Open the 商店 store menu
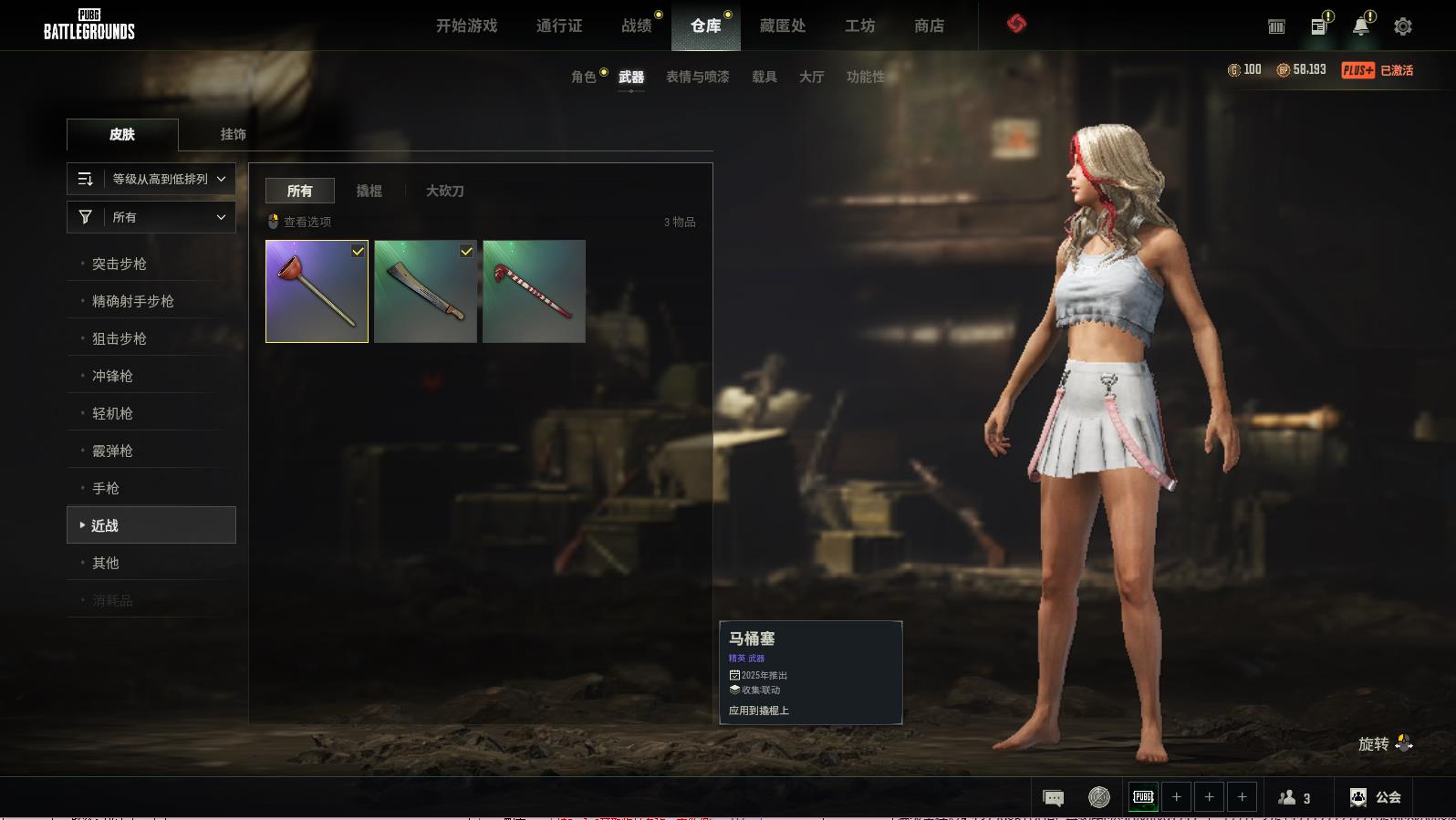Image resolution: width=1456 pixels, height=820 pixels. click(929, 26)
